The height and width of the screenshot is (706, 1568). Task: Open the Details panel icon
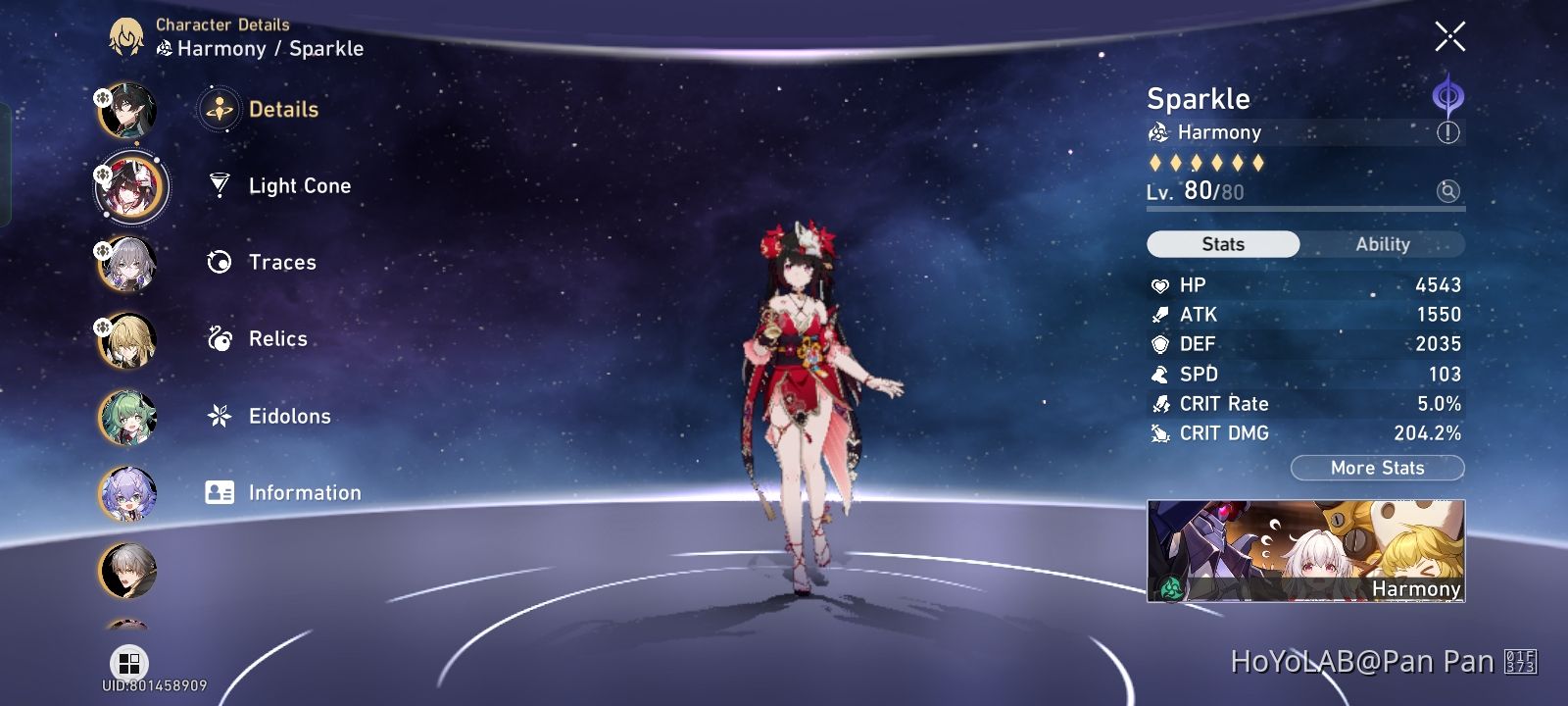pos(220,109)
